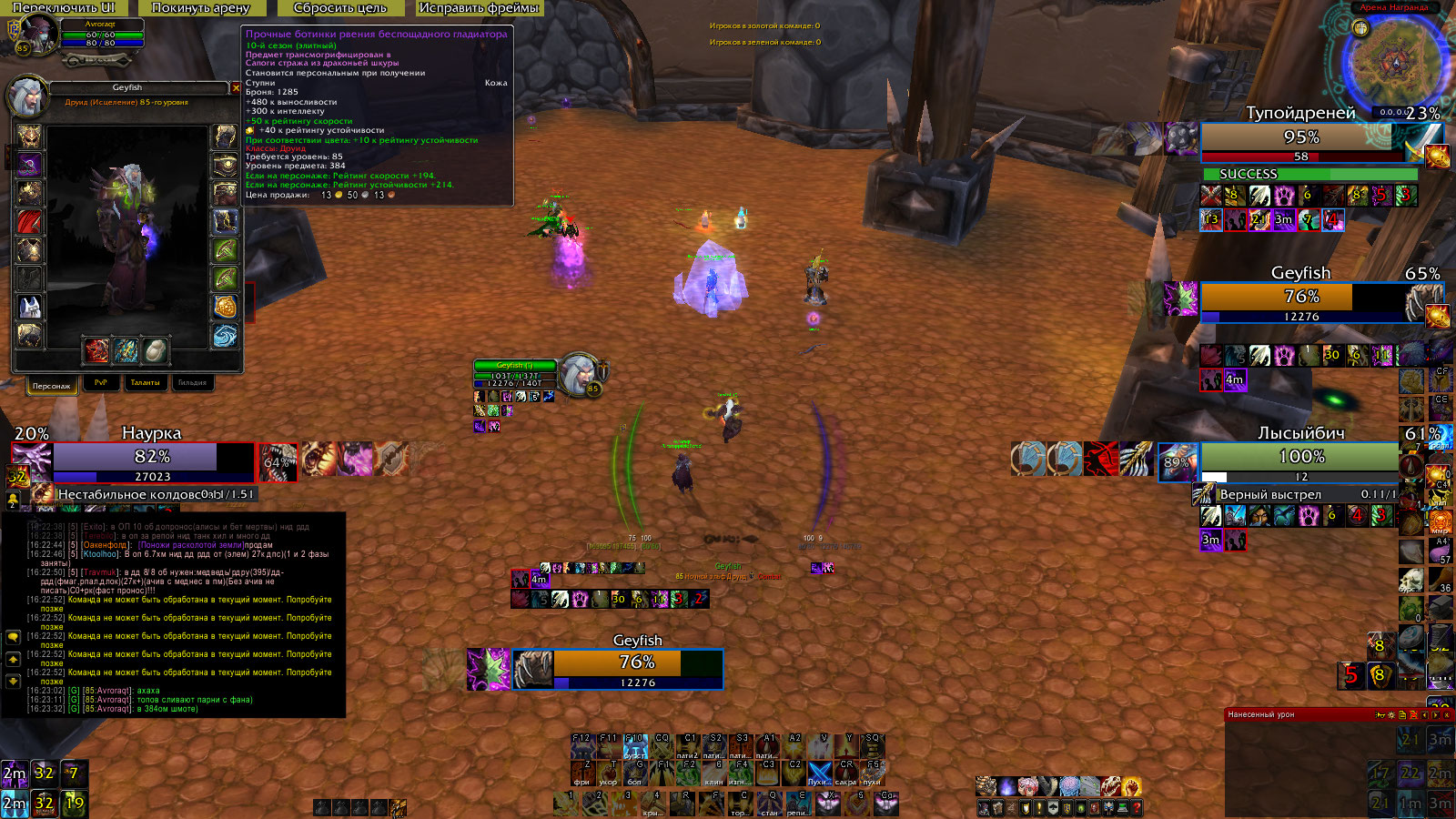Image resolution: width=1456 pixels, height=819 pixels.
Task: Inspect the purple necklace slot
Action: [30, 165]
